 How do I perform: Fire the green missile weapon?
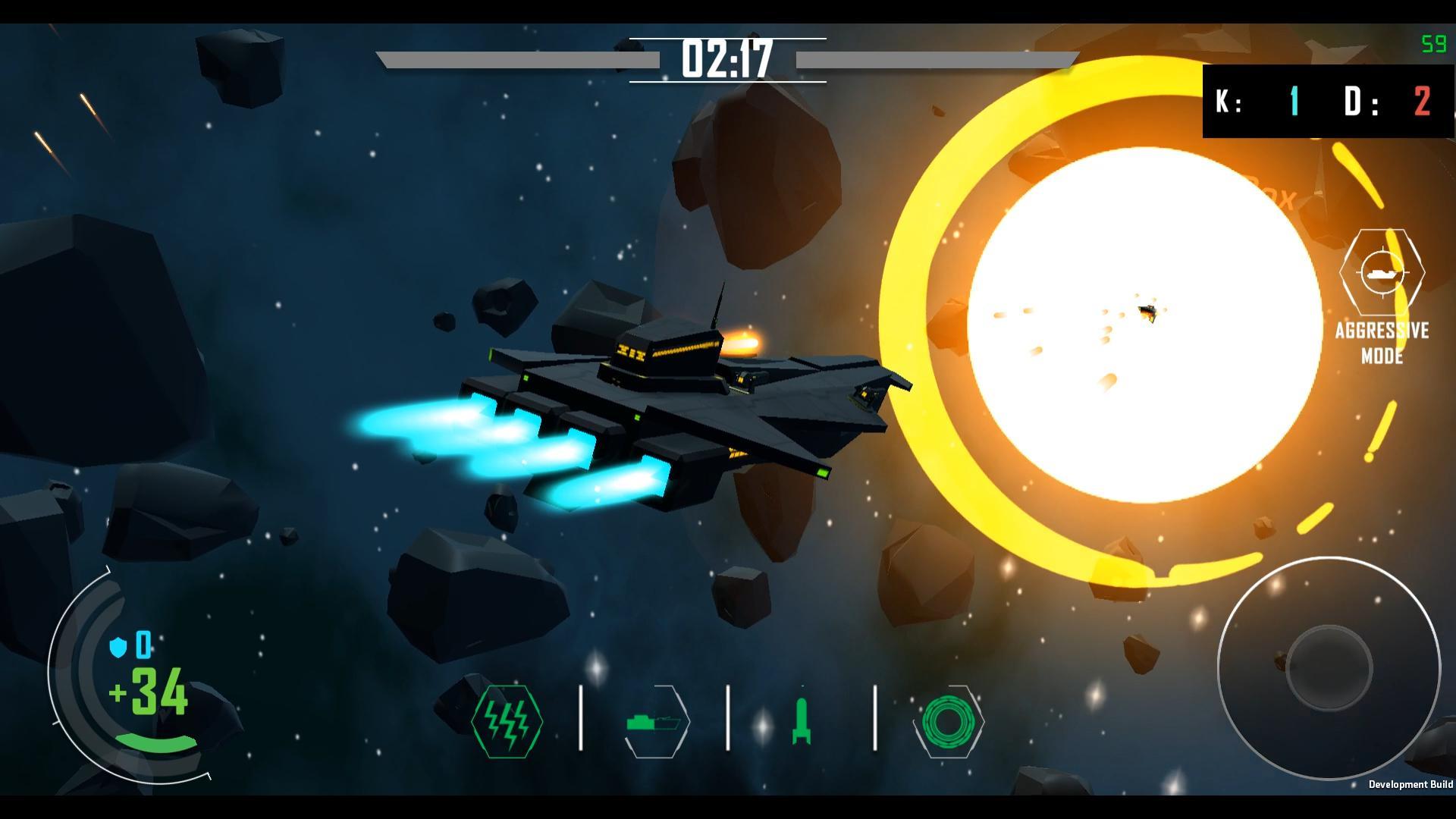point(802,721)
